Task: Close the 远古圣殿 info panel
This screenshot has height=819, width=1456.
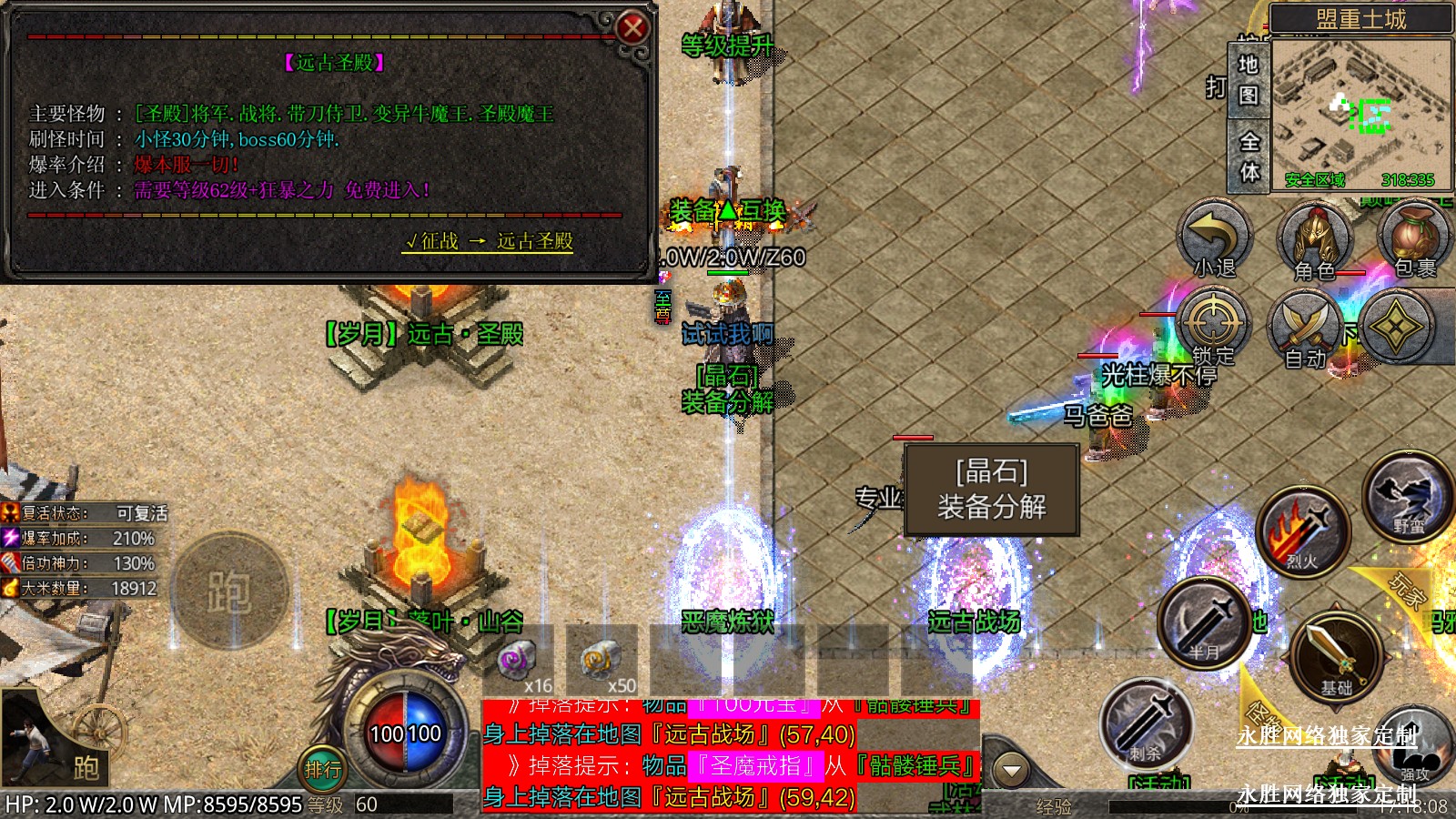Action: click(x=632, y=28)
